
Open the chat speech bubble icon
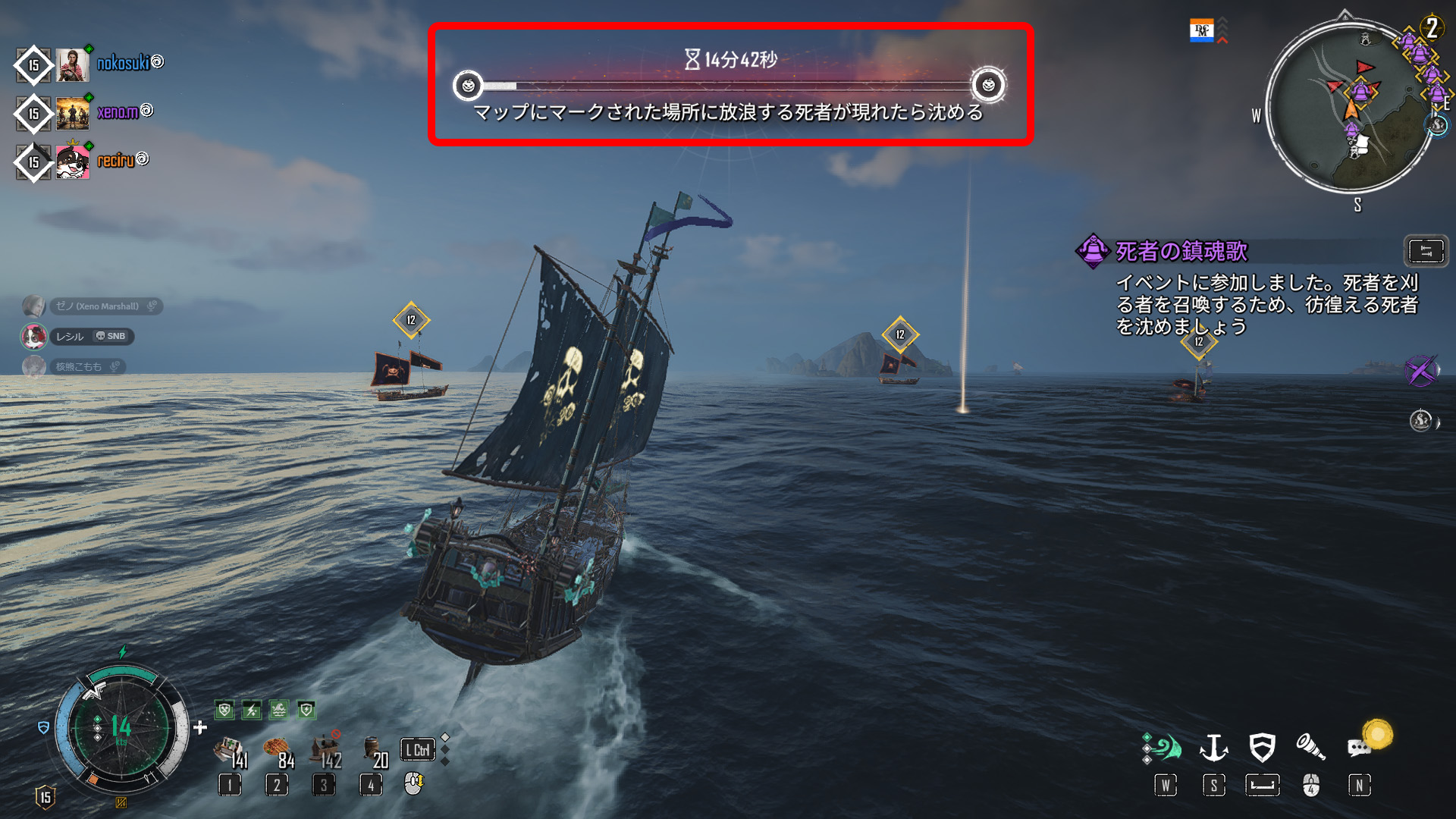point(1359,748)
